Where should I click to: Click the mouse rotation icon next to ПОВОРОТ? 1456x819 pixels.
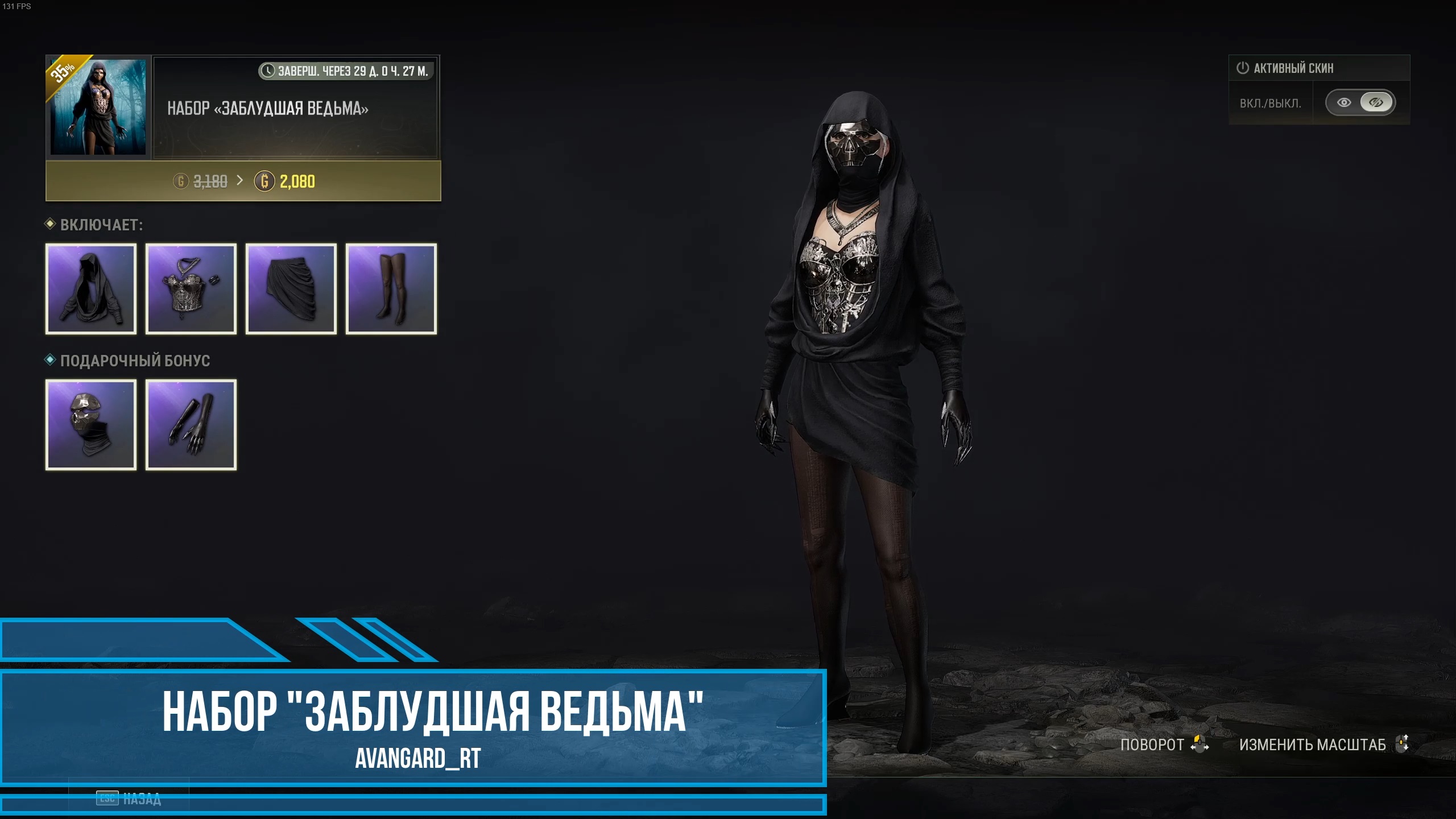[1199, 744]
